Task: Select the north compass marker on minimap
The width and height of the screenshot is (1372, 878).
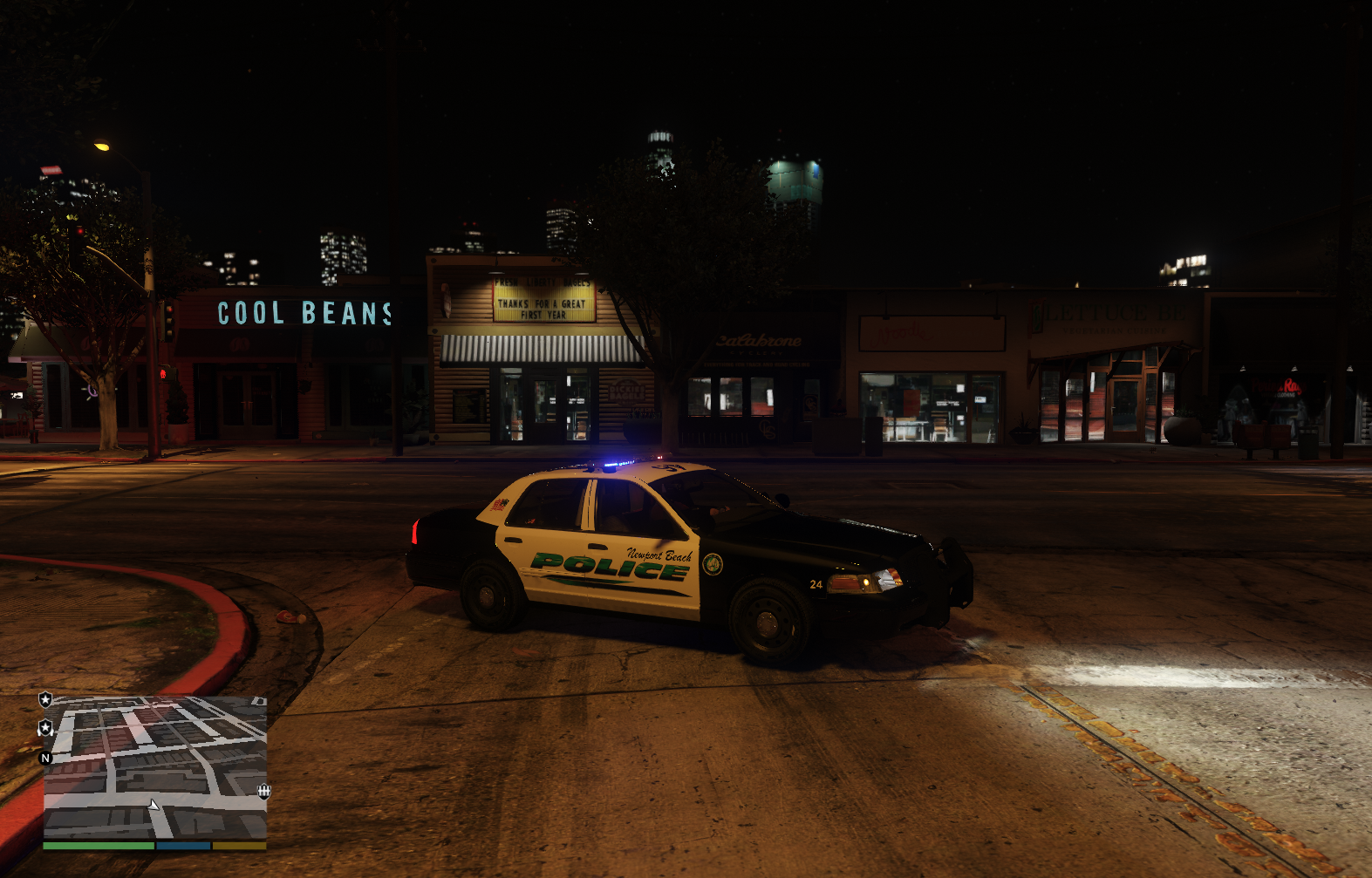Action: (x=46, y=758)
